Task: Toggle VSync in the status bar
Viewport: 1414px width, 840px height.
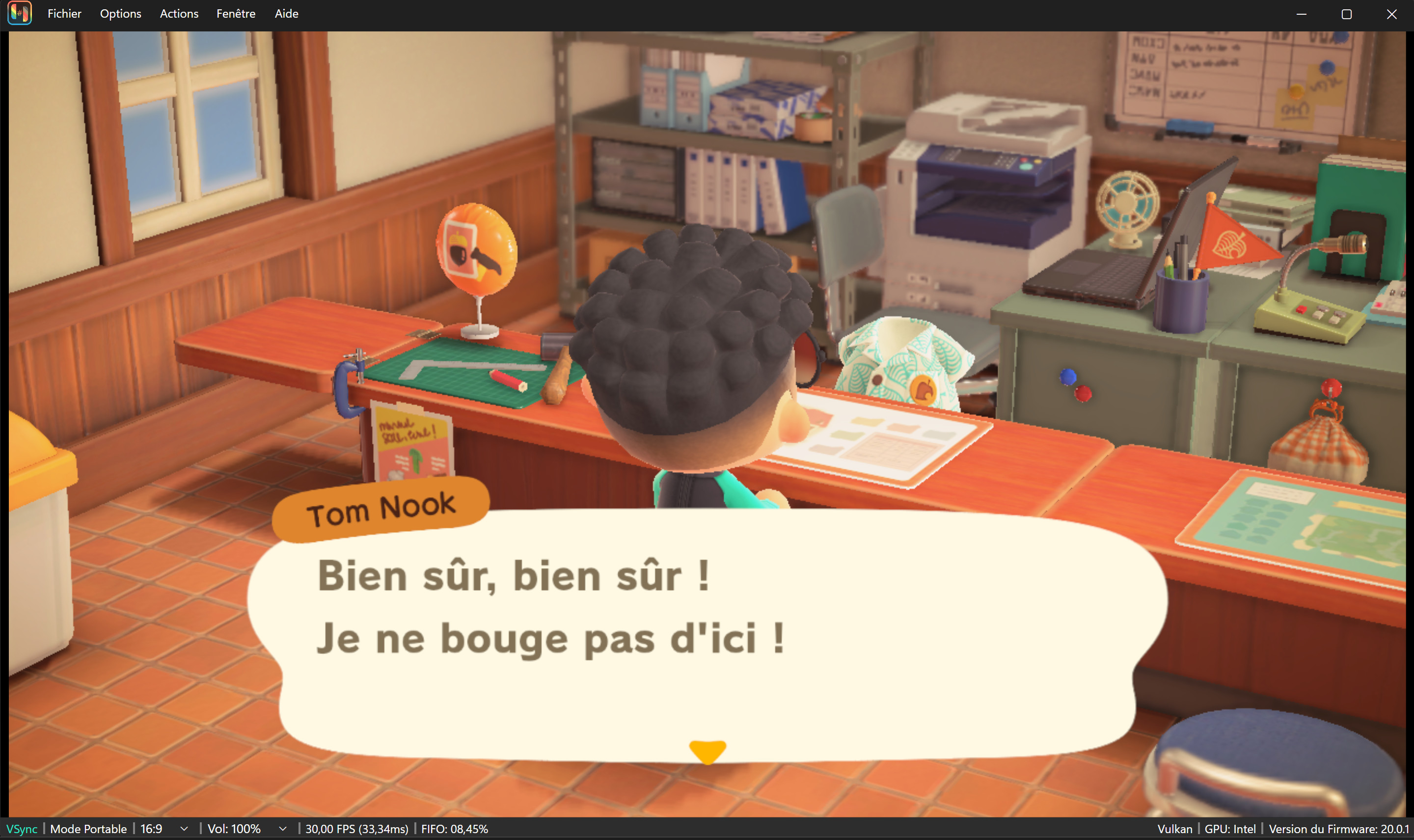Action: [22, 829]
